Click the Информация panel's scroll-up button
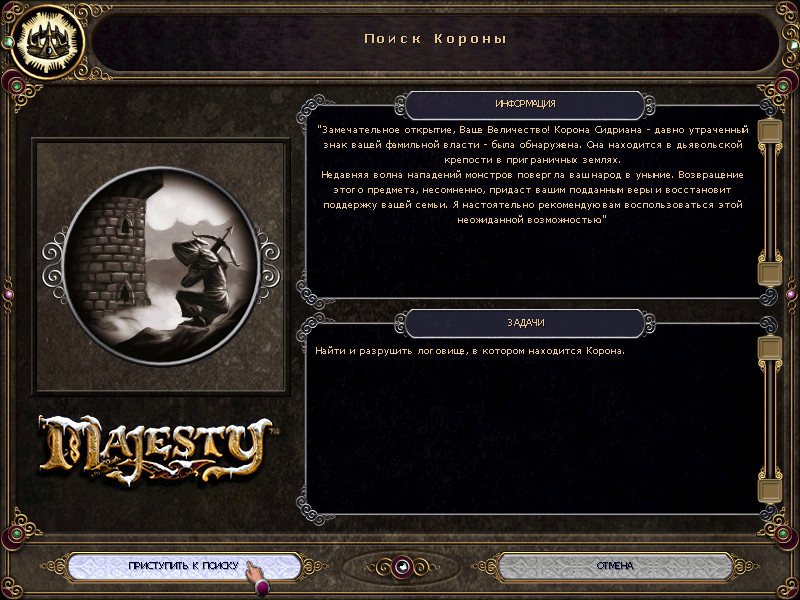This screenshot has width=800, height=600. coord(769,131)
